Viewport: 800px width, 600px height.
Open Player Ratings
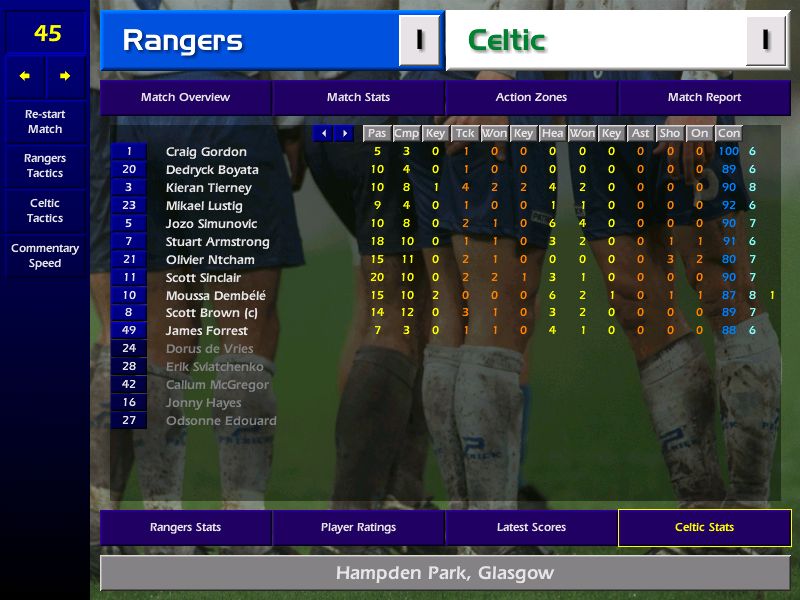click(358, 528)
